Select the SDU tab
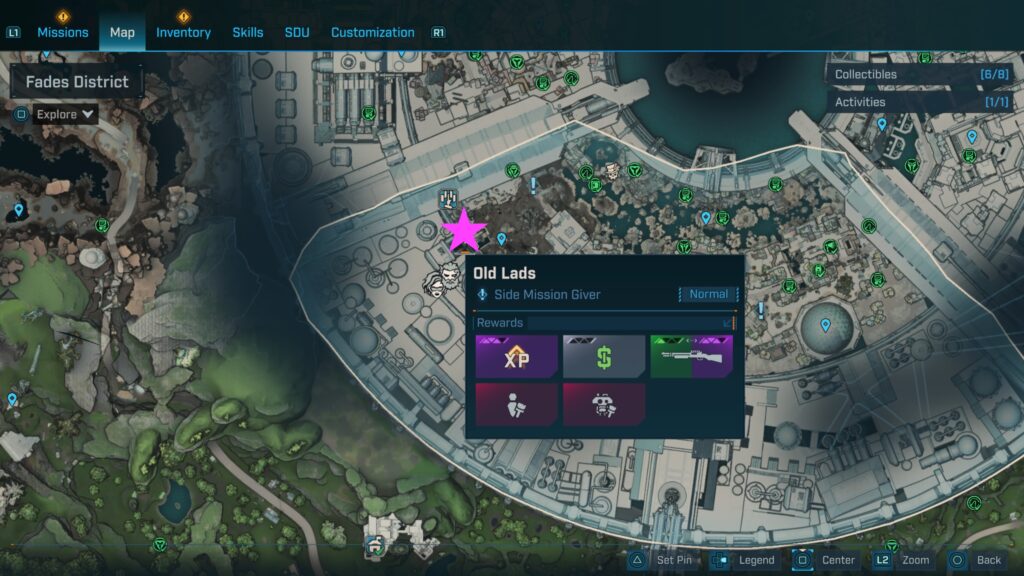The height and width of the screenshot is (576, 1024). [297, 32]
